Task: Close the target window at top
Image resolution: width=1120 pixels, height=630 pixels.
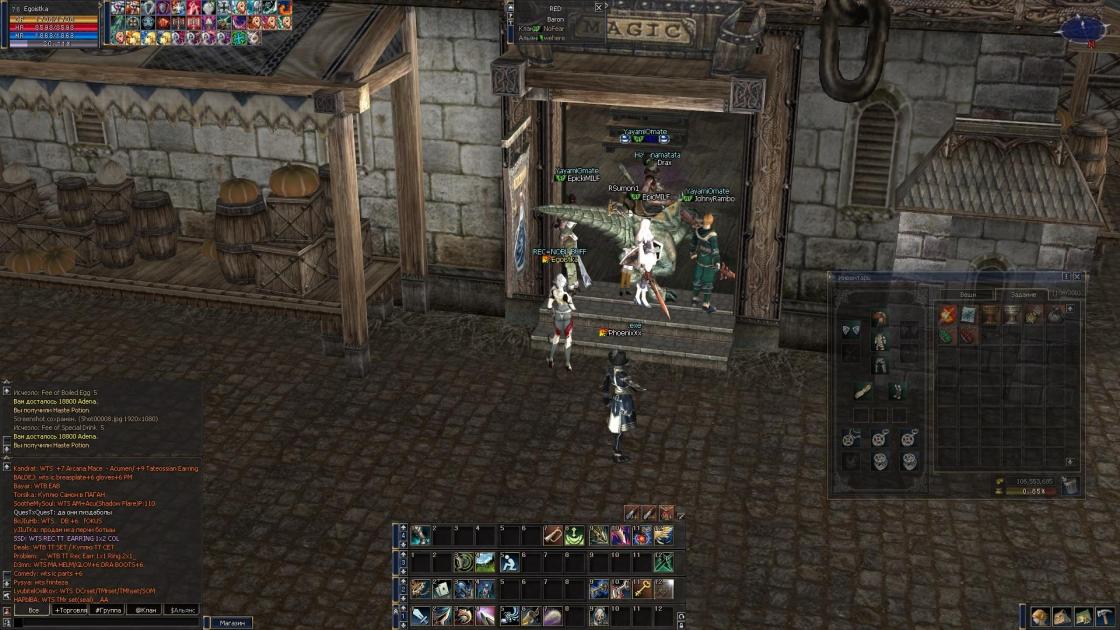Action: [599, 7]
